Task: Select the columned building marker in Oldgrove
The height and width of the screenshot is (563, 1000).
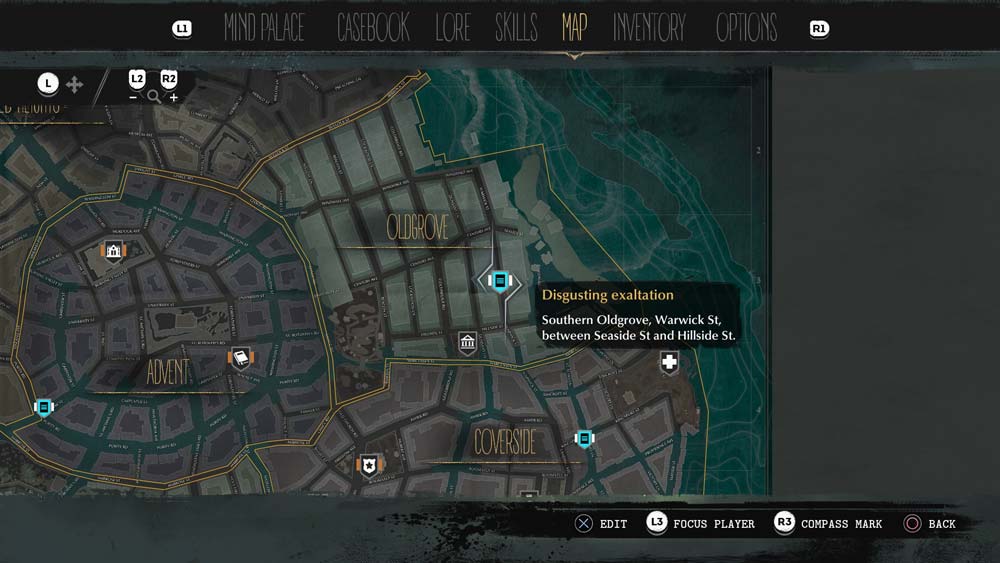Action: pyautogui.click(x=467, y=343)
